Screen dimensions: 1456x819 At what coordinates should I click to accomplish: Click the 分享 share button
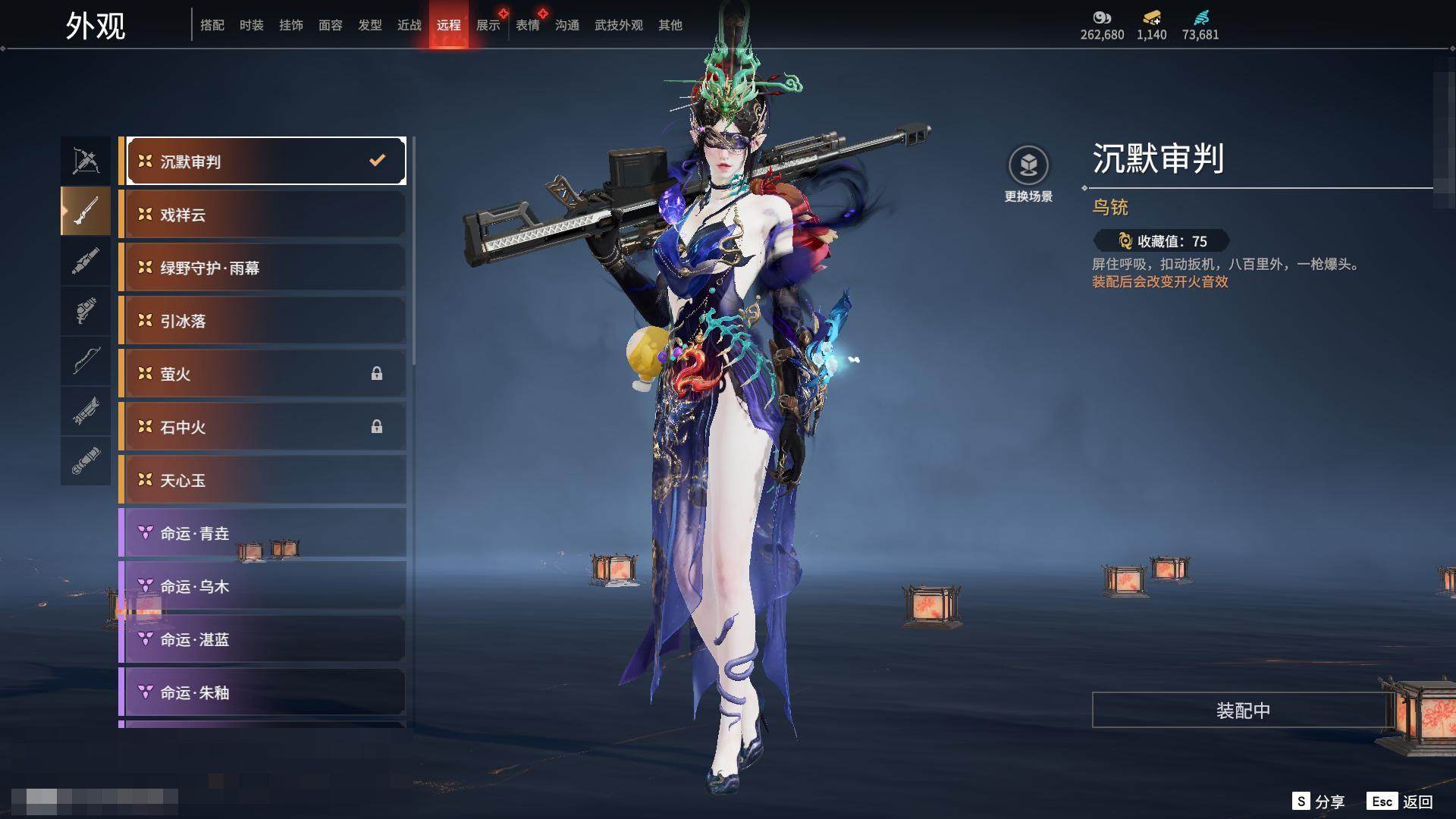(1319, 802)
